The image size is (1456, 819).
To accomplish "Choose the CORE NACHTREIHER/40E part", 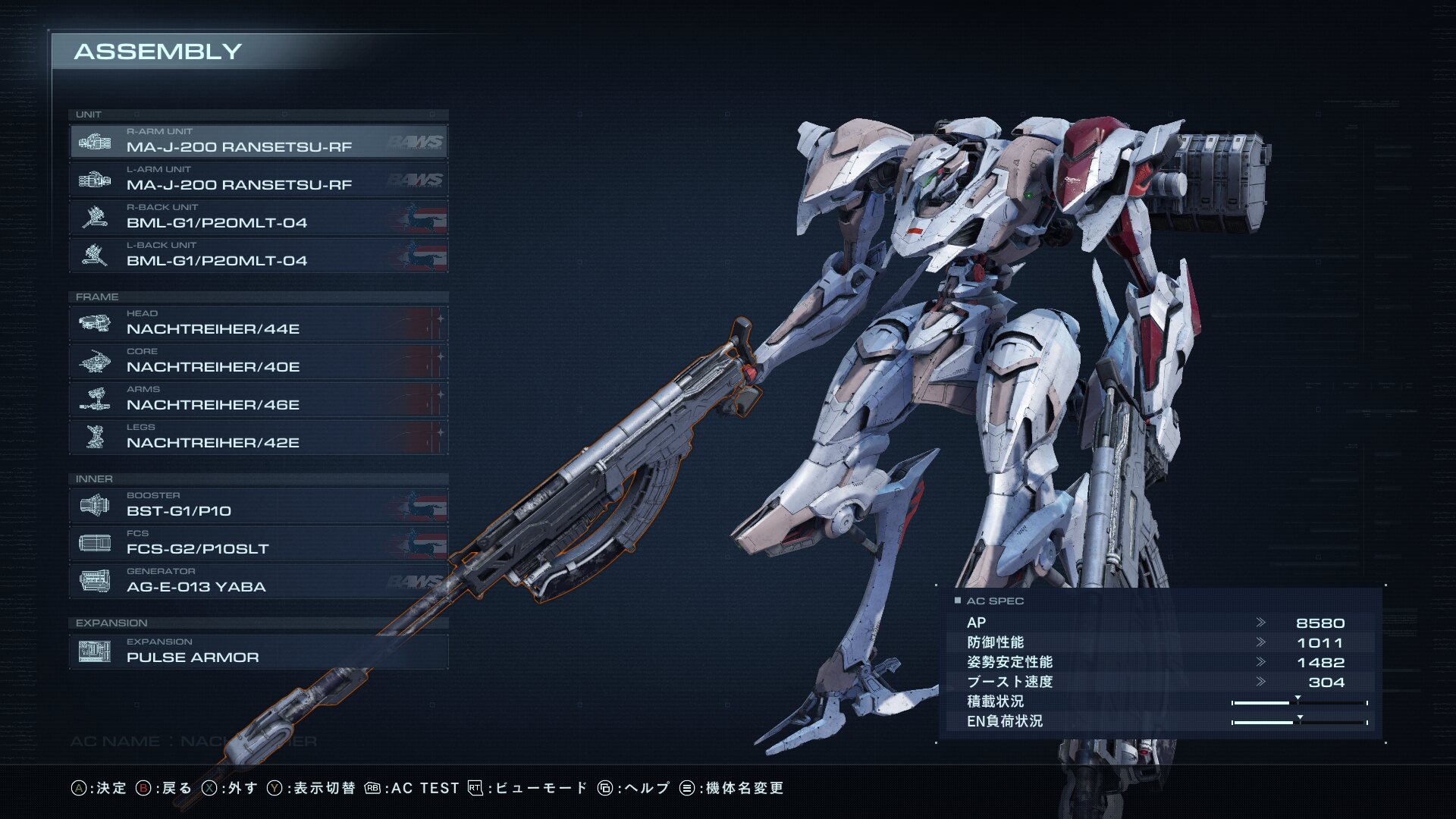I will [258, 362].
